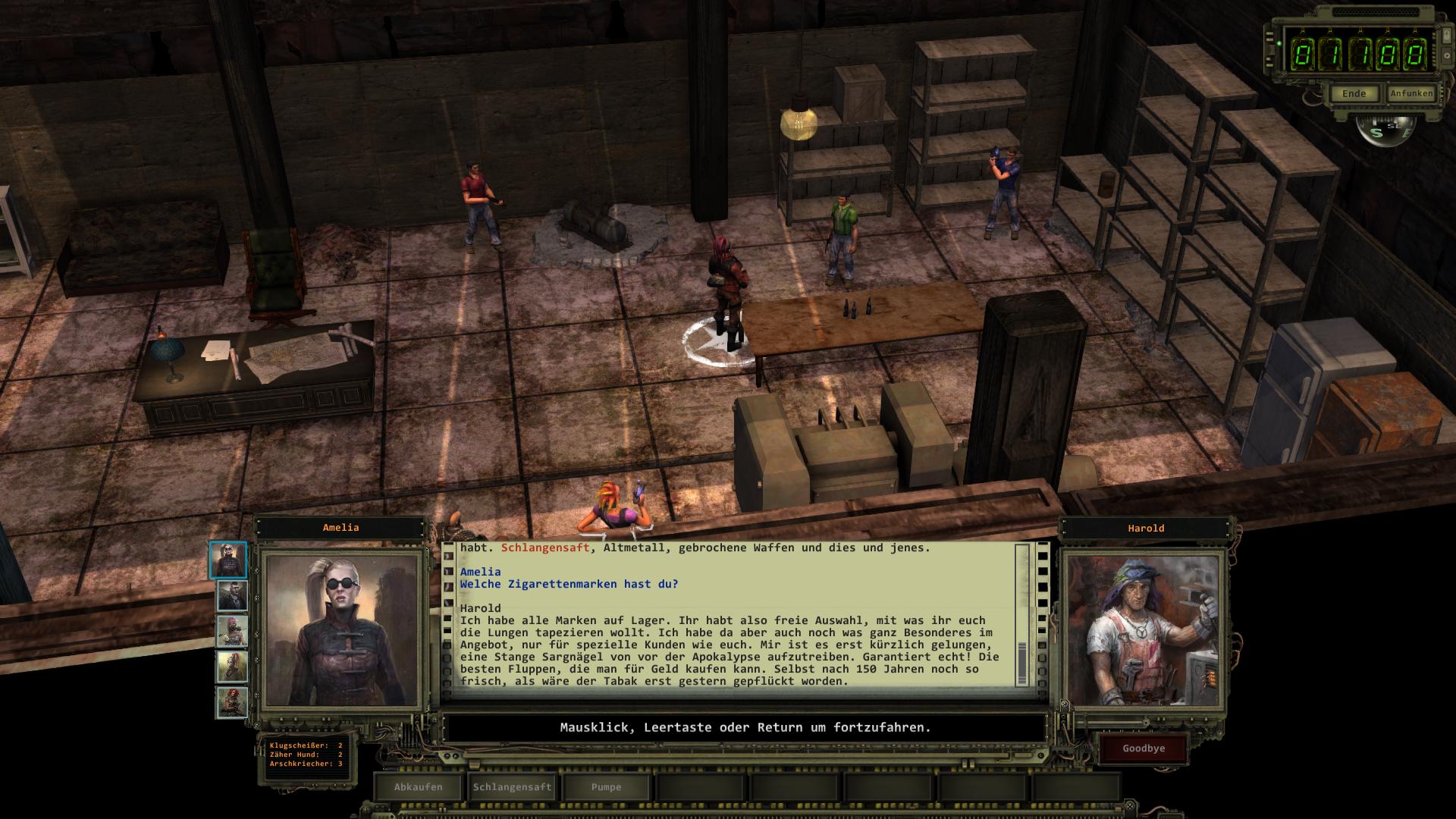Say Goodbye to end the conversation
Image resolution: width=1456 pixels, height=819 pixels.
coord(1144,748)
